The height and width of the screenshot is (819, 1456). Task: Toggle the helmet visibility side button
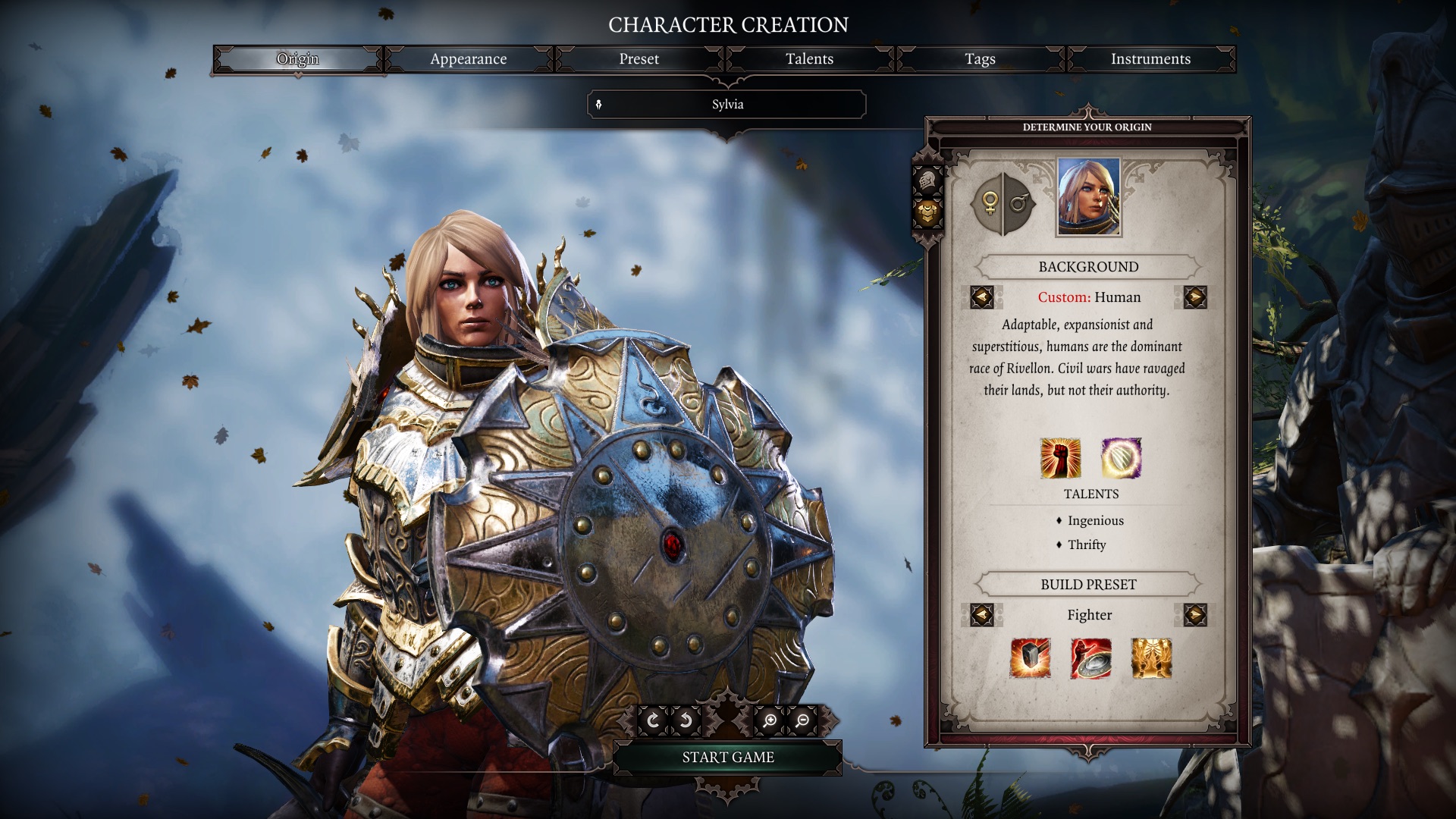click(927, 181)
